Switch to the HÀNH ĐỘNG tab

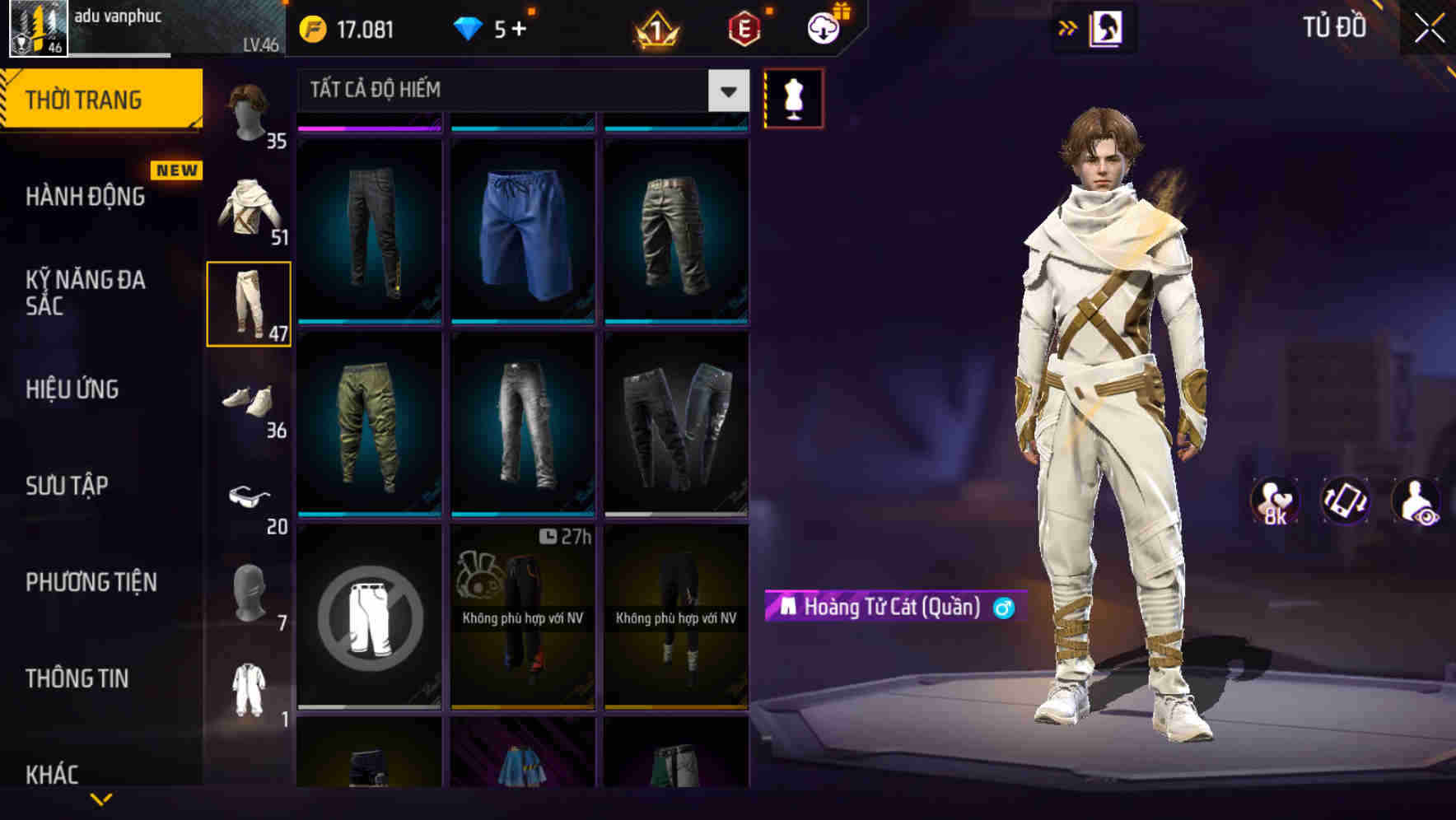point(85,197)
